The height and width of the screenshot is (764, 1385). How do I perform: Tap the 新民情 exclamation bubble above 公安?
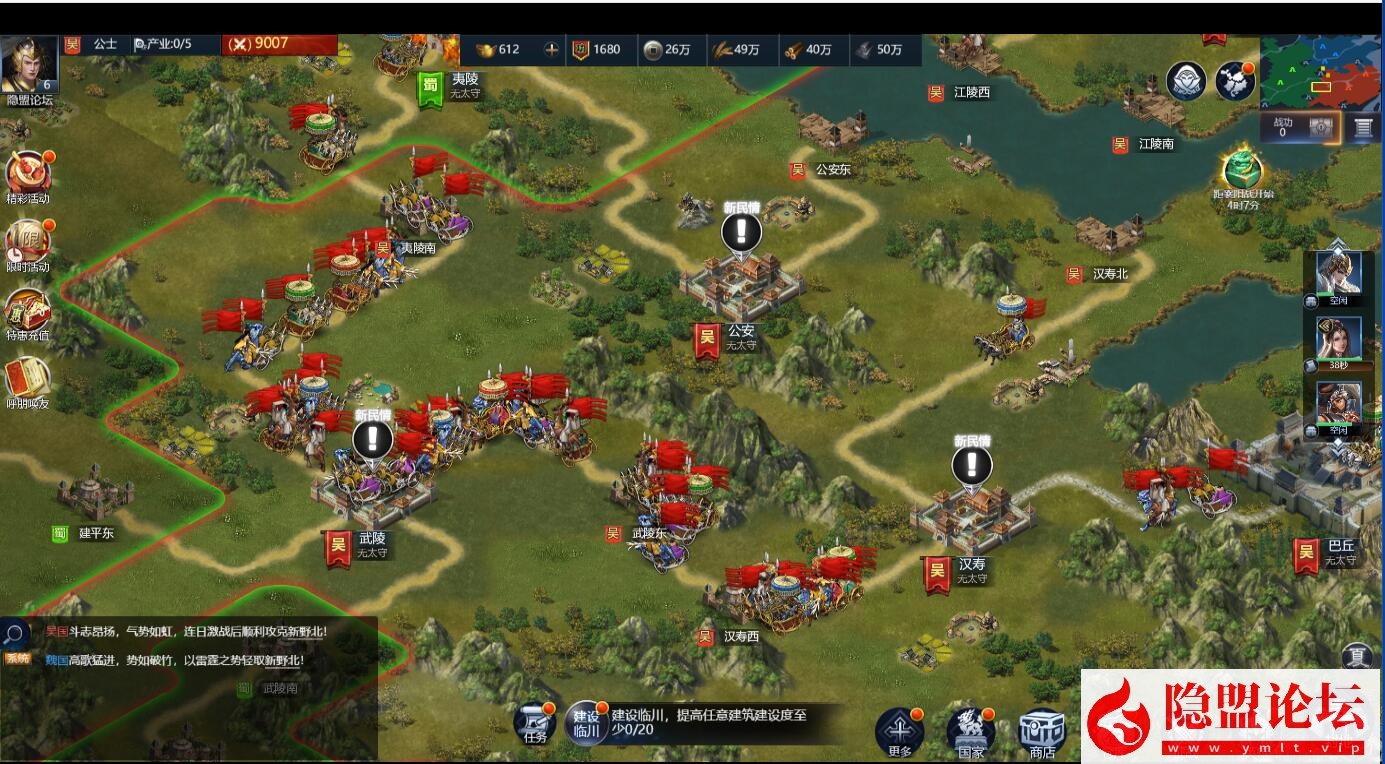740,231
